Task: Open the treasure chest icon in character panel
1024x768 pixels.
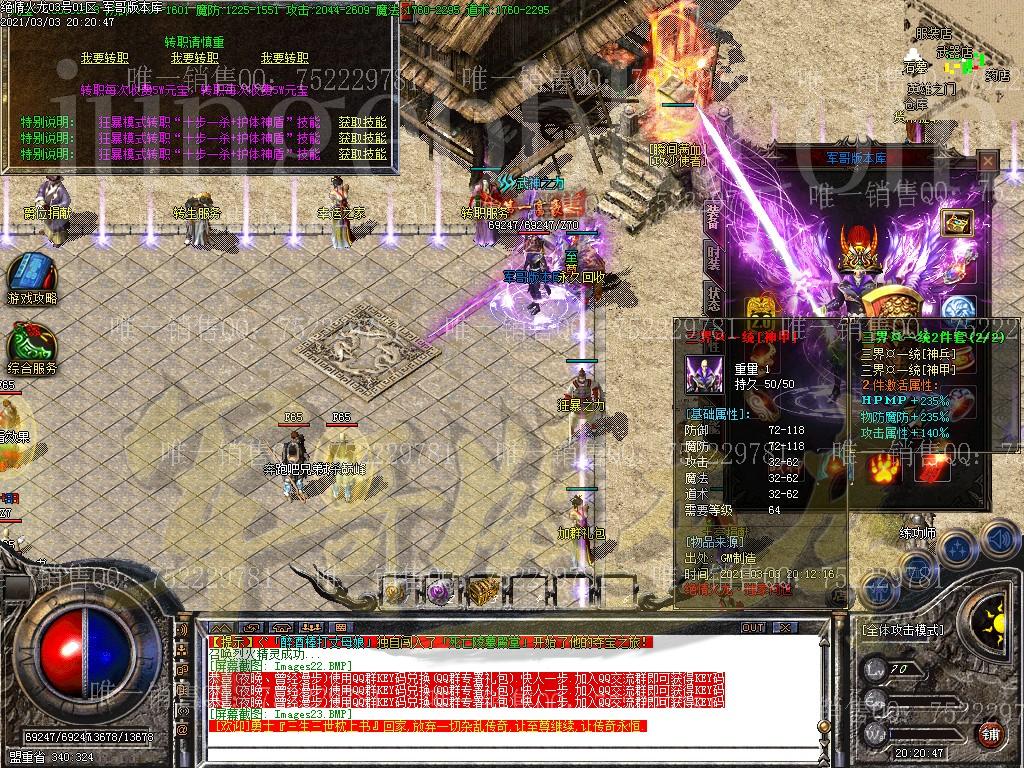Action: [x=957, y=223]
